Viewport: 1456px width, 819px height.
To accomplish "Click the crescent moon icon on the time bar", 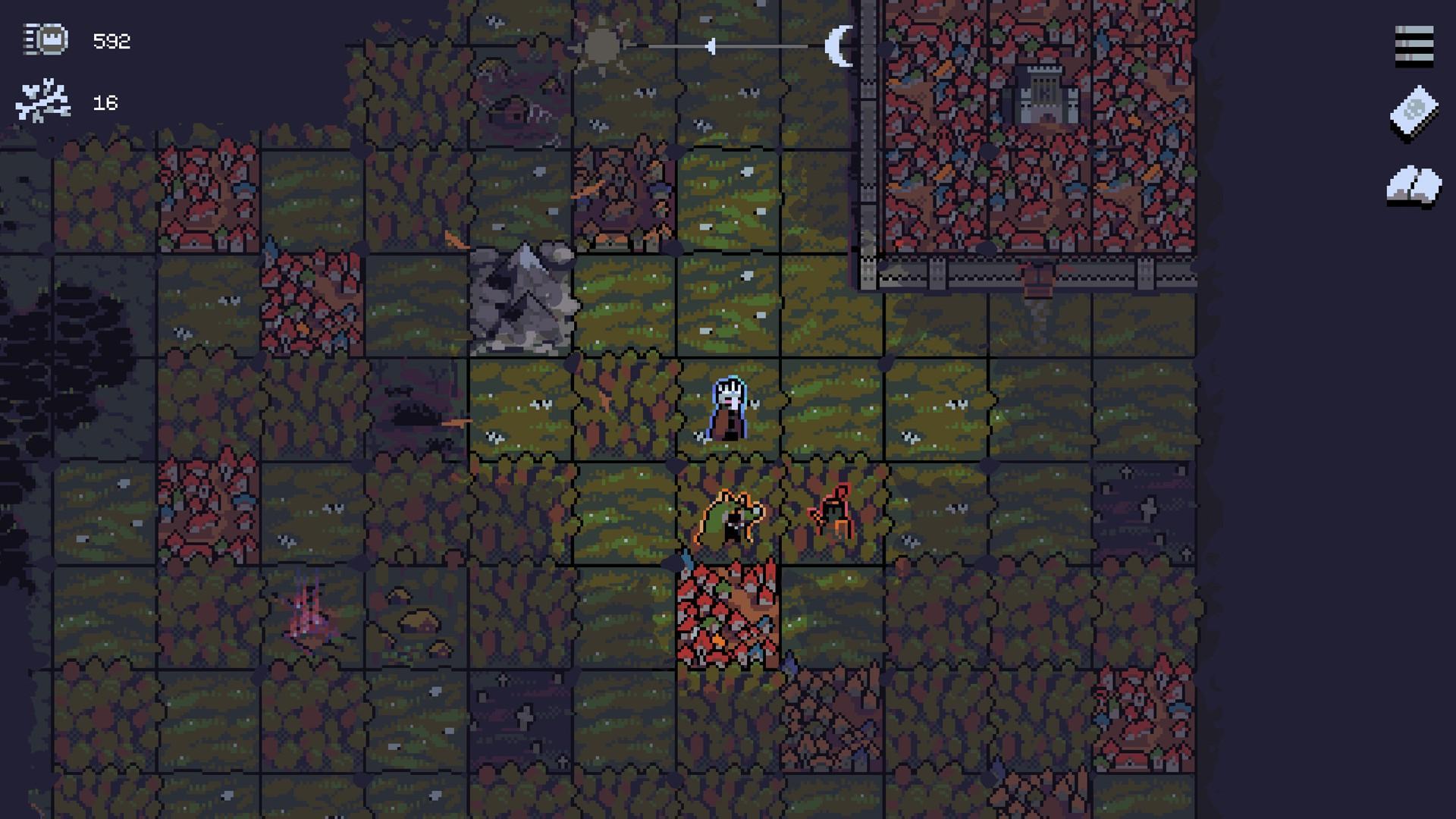I will point(842,45).
